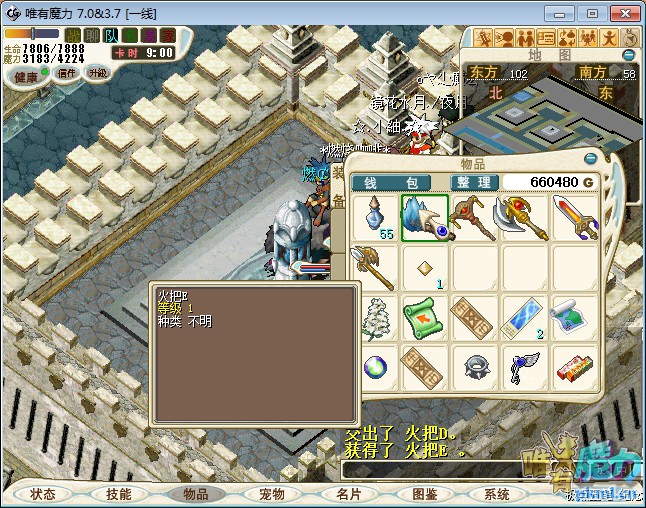Open the 名片 name card menu
This screenshot has width=646, height=508.
click(x=348, y=494)
